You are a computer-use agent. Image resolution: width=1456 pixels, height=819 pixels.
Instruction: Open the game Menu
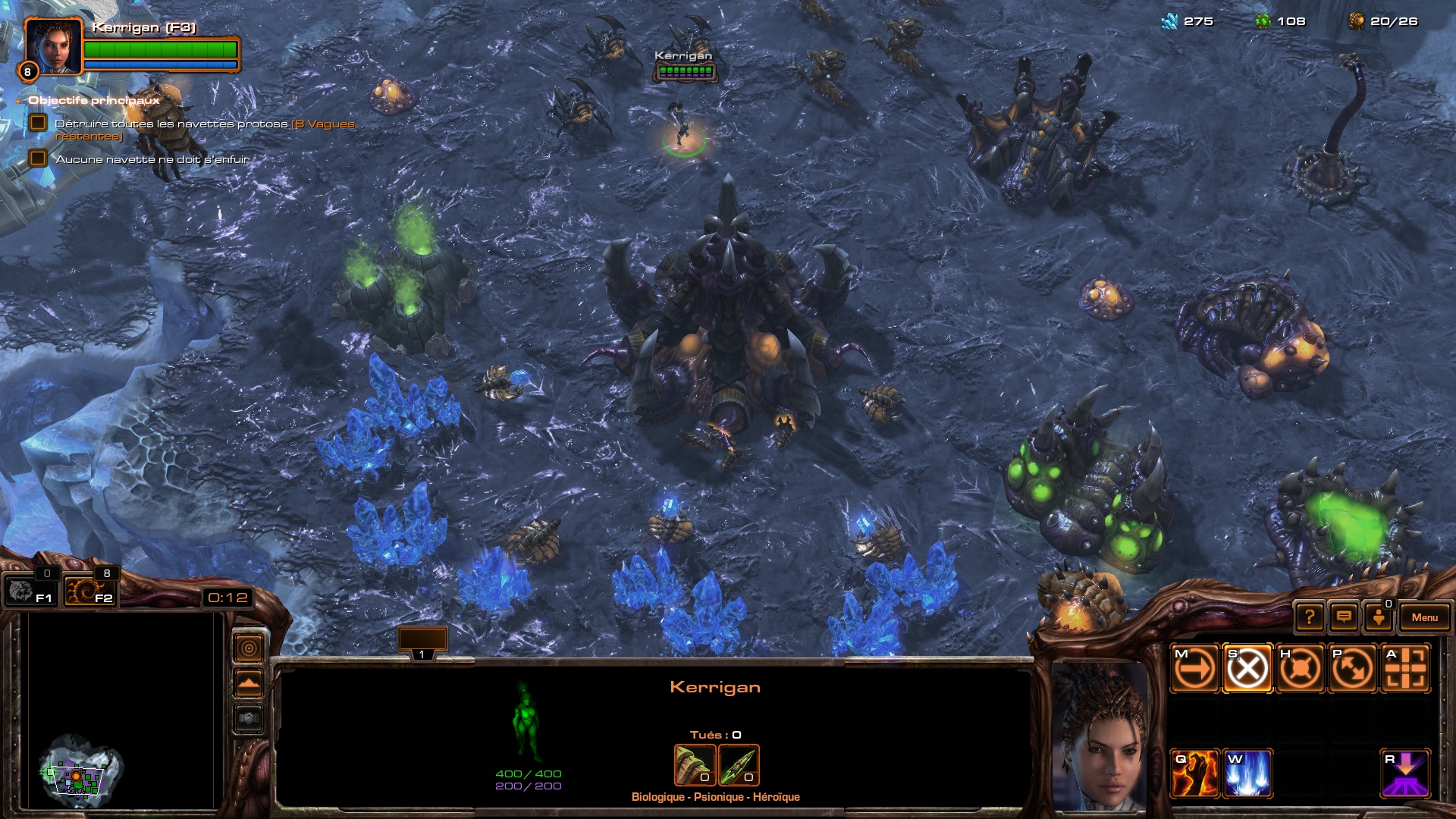1424,617
